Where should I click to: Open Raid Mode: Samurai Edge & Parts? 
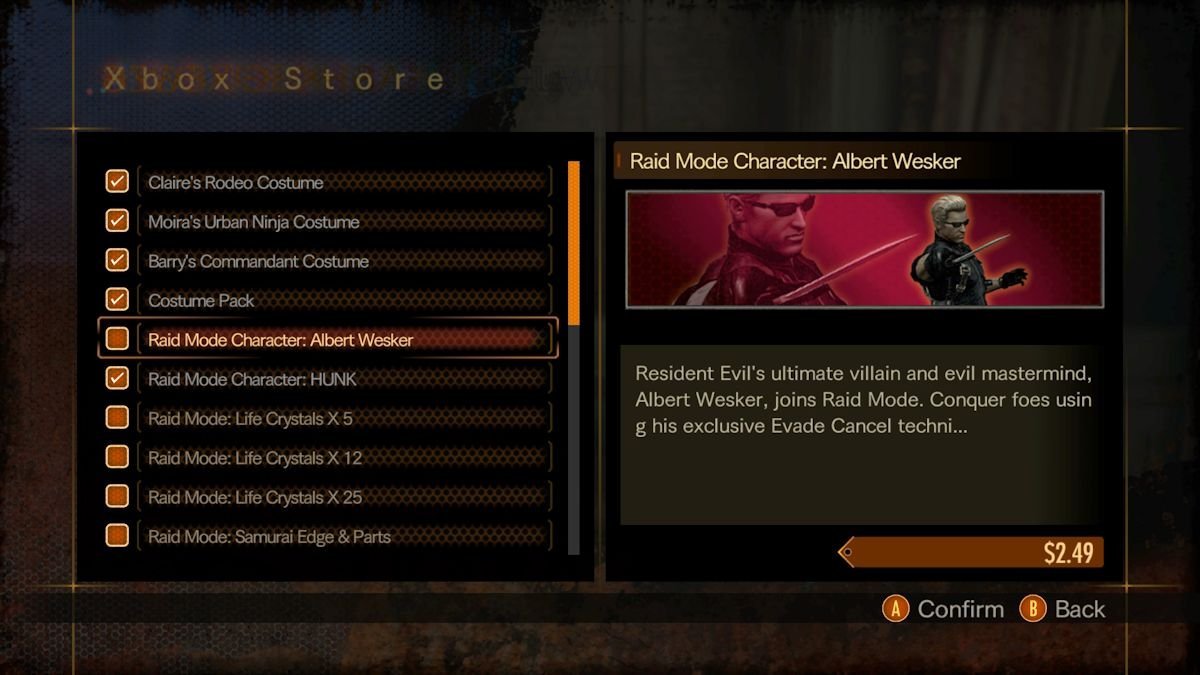pyautogui.click(x=343, y=536)
